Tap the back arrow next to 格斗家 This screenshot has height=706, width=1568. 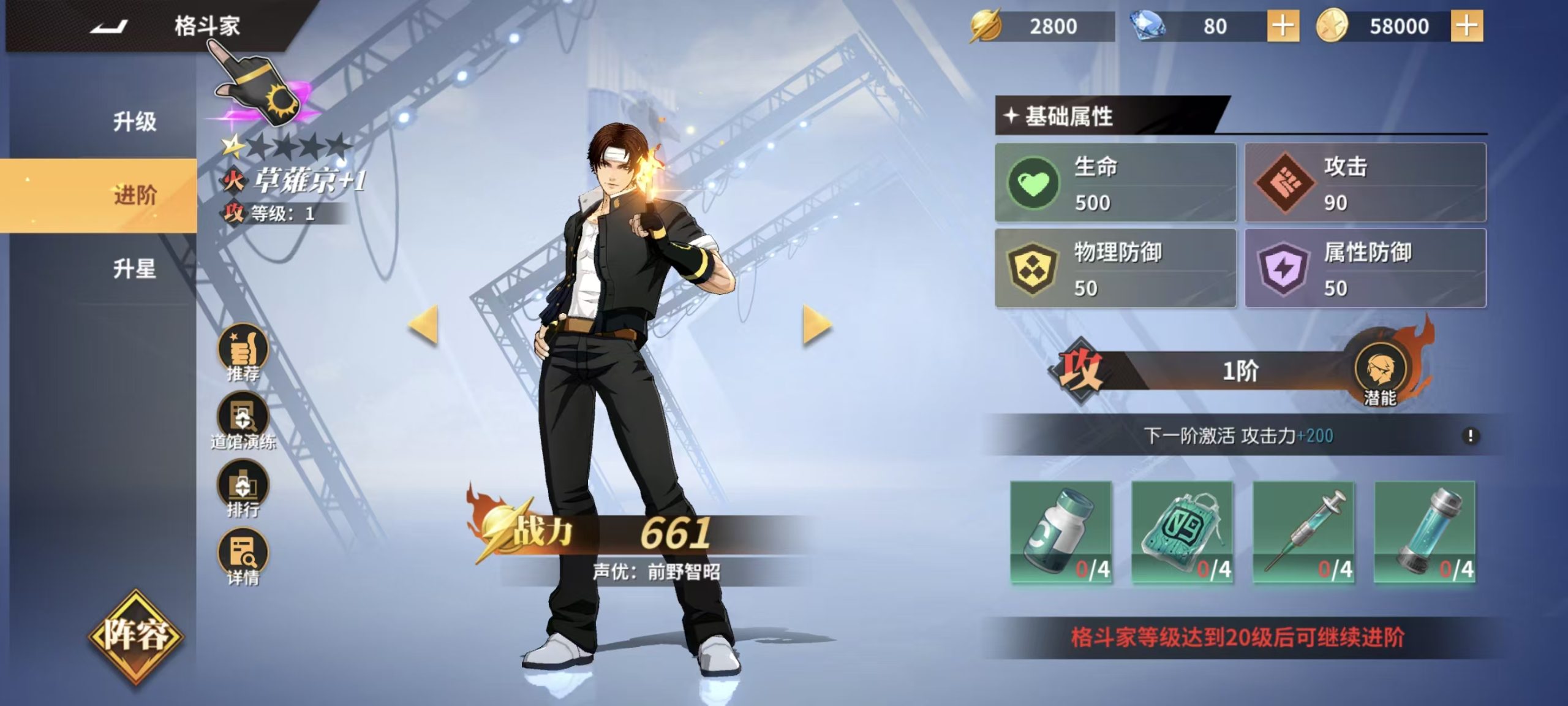109,28
